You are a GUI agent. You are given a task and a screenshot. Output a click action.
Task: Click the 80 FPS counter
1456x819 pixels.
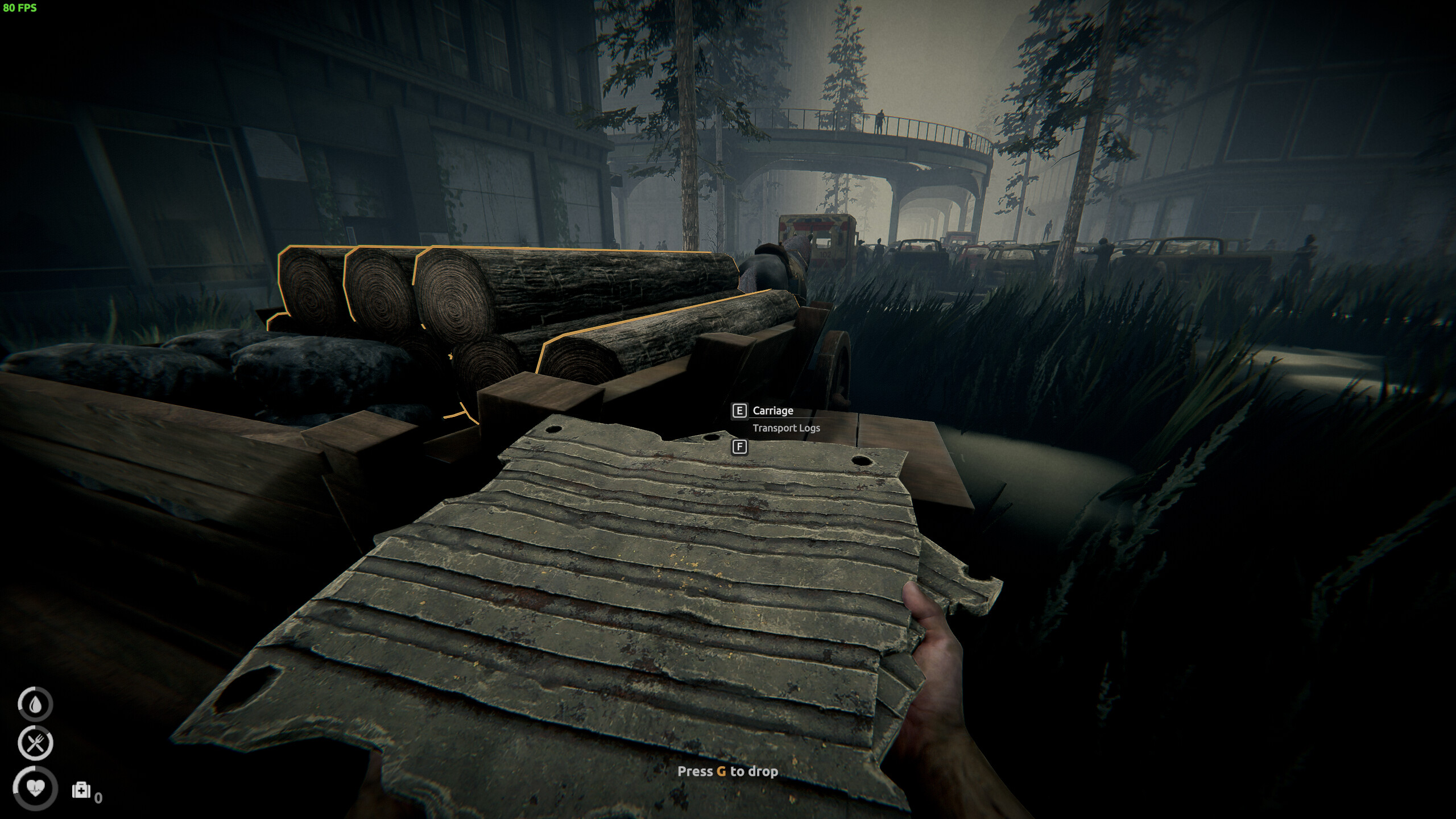(x=20, y=8)
